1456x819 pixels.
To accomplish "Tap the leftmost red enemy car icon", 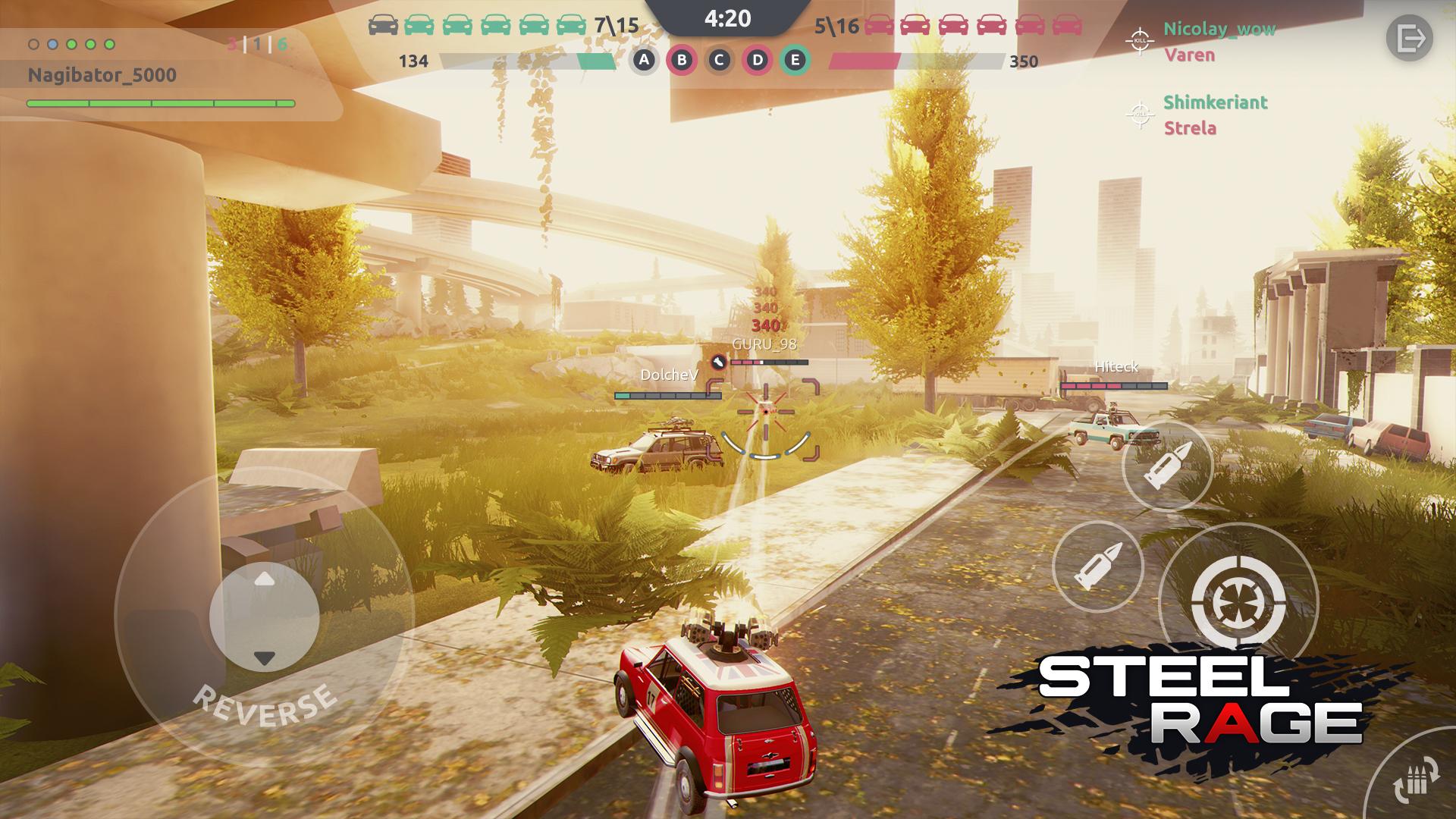I will 879,24.
